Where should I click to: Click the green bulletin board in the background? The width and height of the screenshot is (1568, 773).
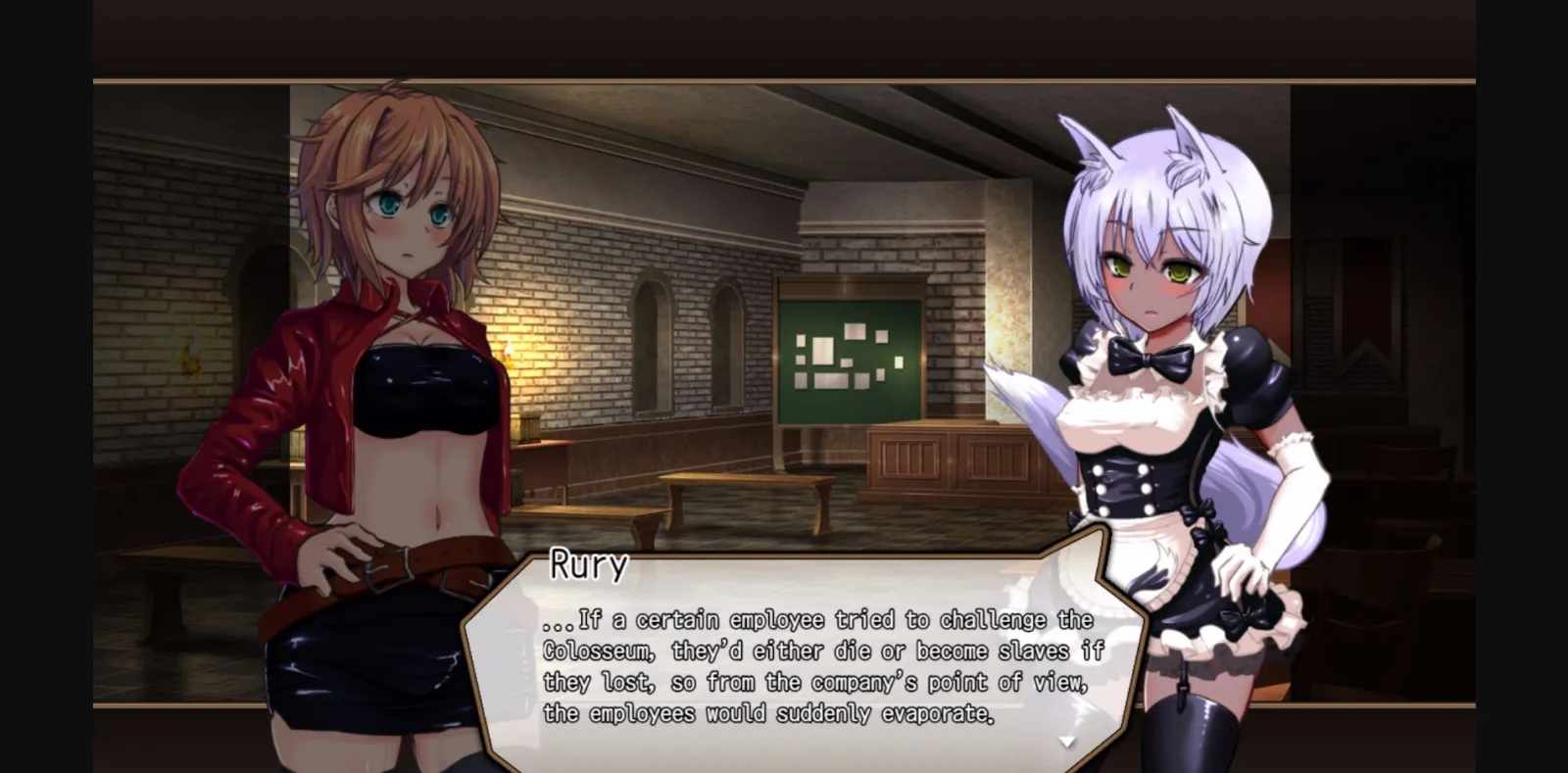[x=851, y=362]
